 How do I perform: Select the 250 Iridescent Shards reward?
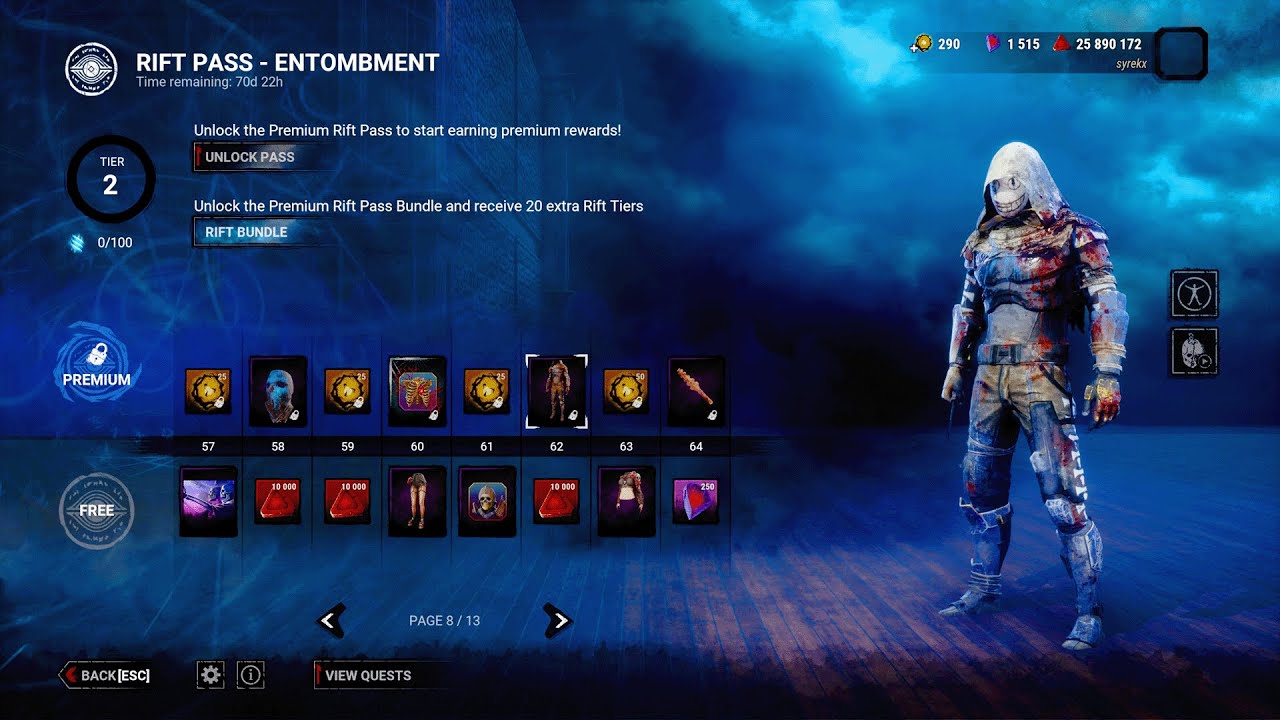coord(695,501)
